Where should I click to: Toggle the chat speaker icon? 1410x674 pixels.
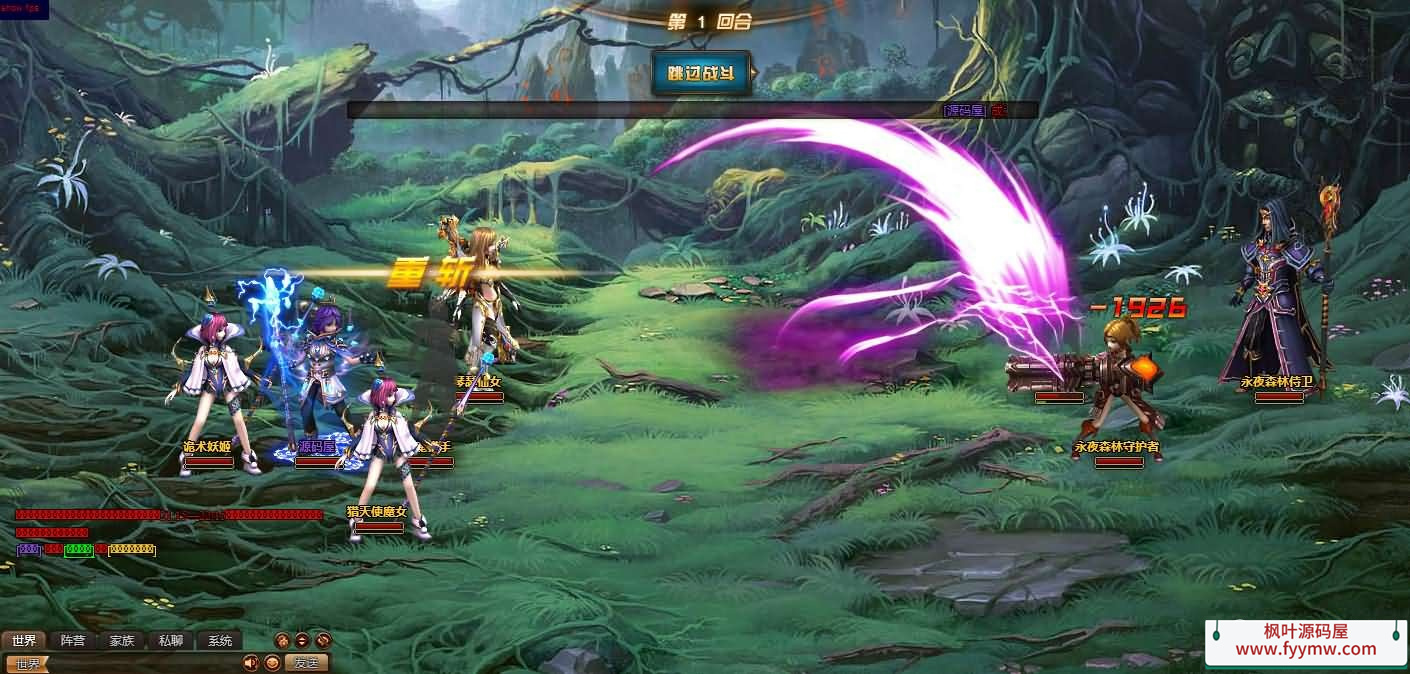tap(250, 663)
